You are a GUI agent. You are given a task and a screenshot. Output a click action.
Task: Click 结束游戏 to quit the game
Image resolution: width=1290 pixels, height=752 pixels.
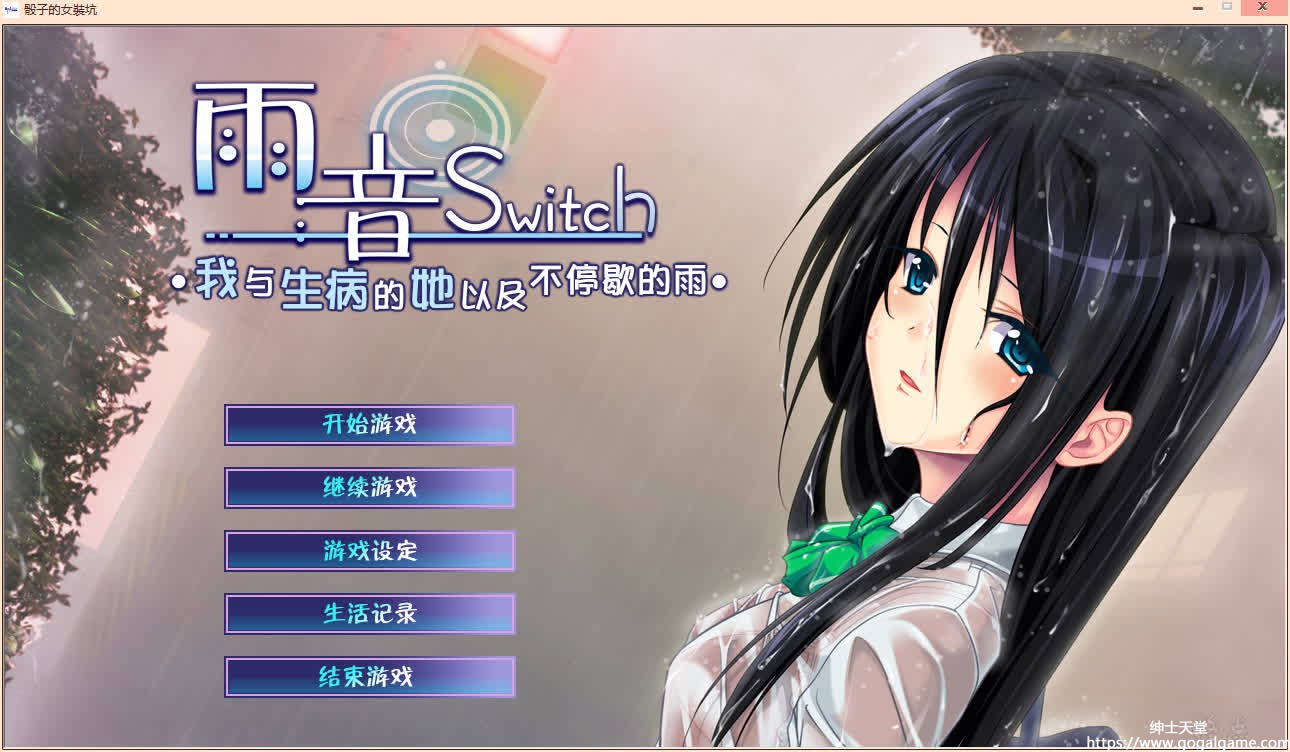(x=370, y=677)
